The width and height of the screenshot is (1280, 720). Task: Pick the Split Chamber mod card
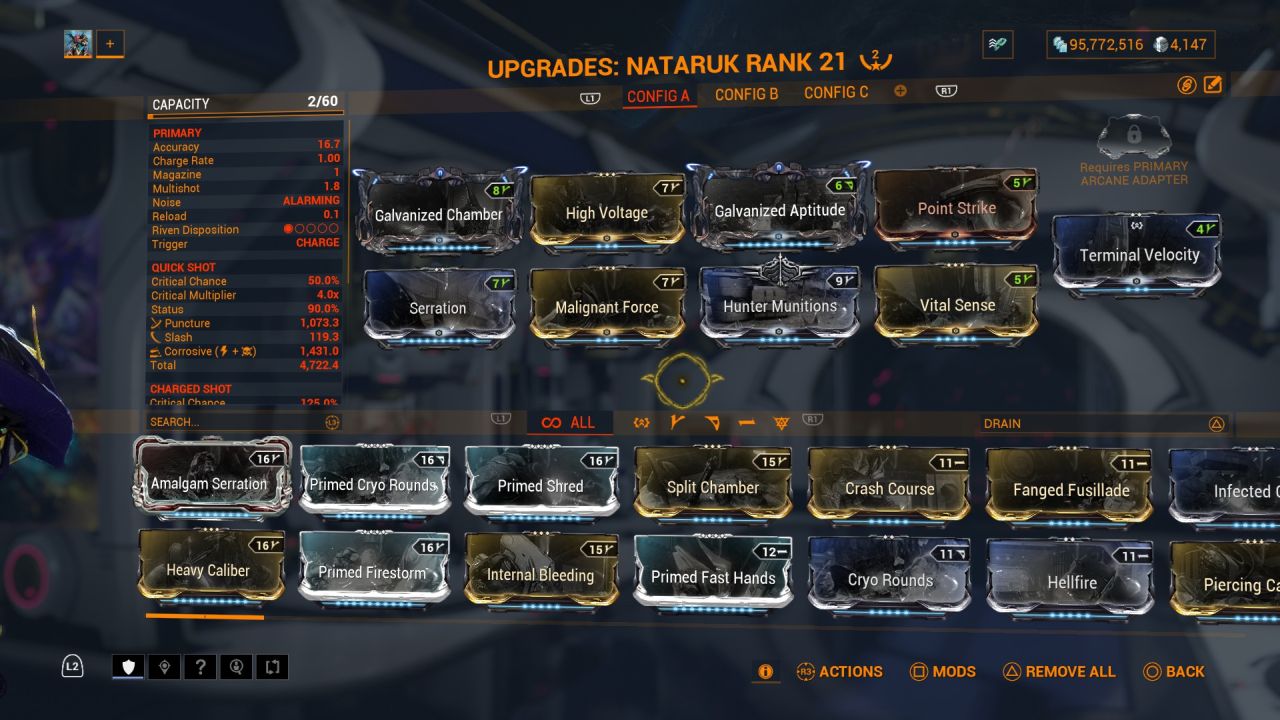(713, 487)
